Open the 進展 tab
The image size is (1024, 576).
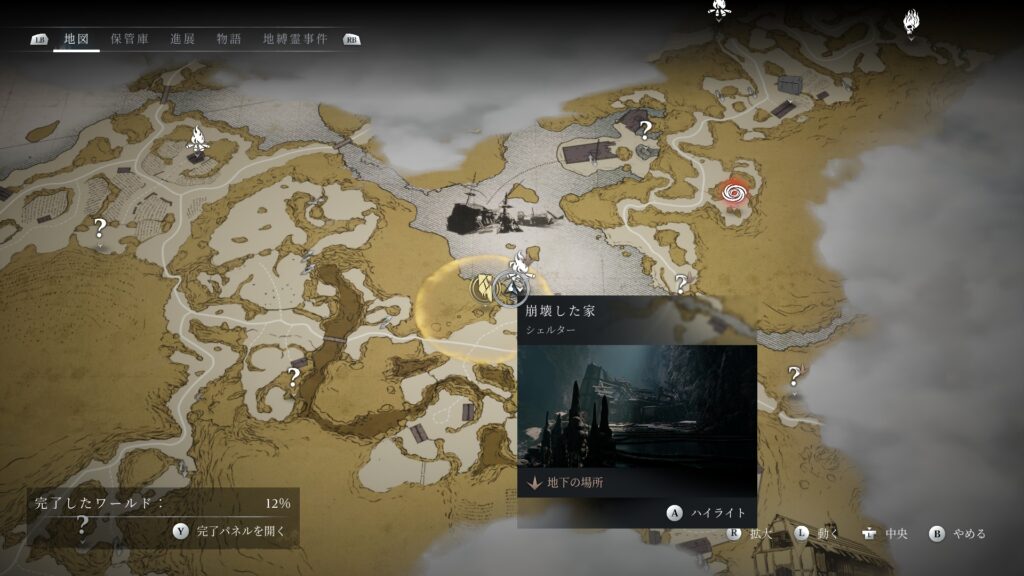tap(182, 39)
